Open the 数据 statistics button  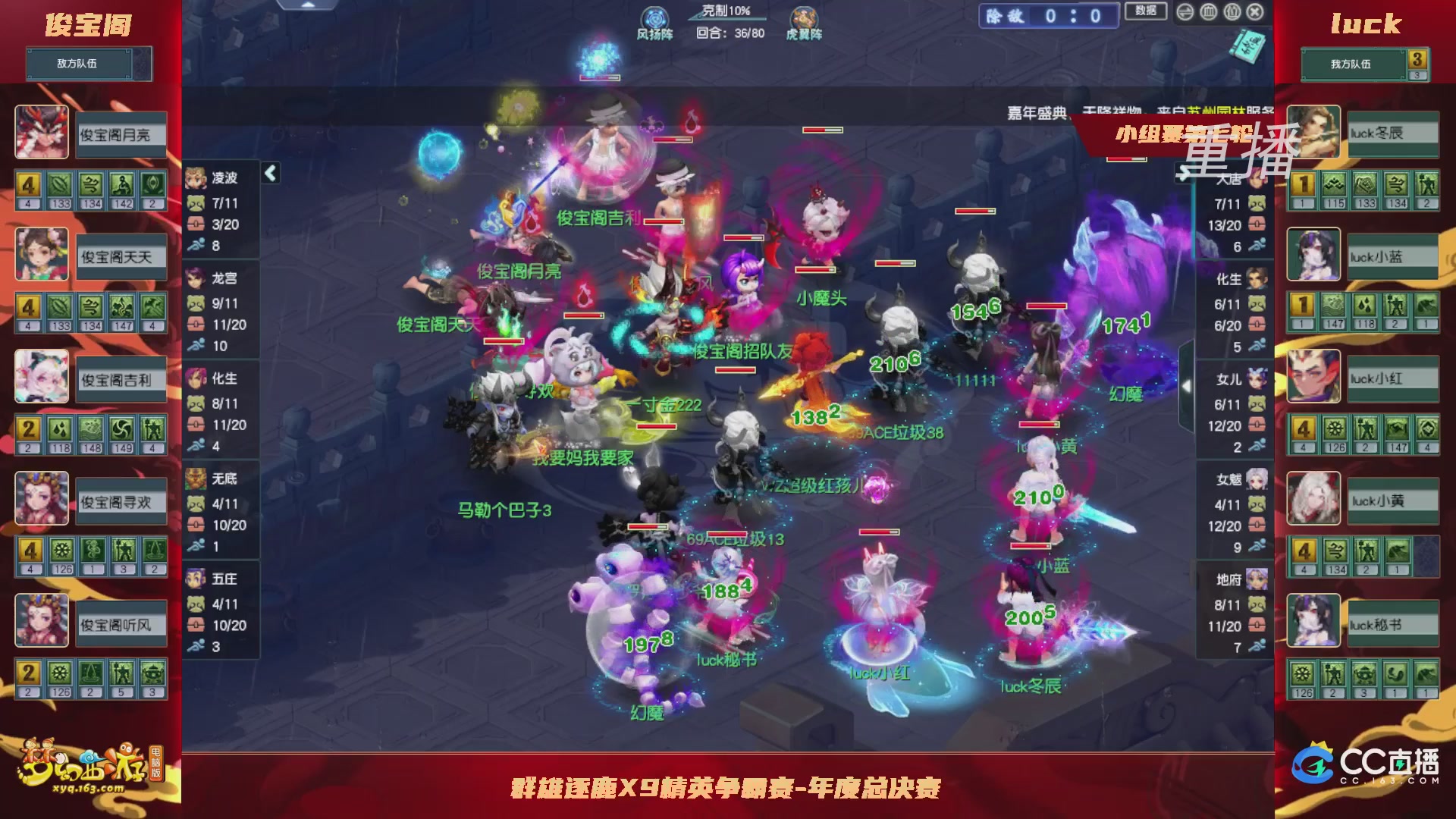[x=1147, y=12]
